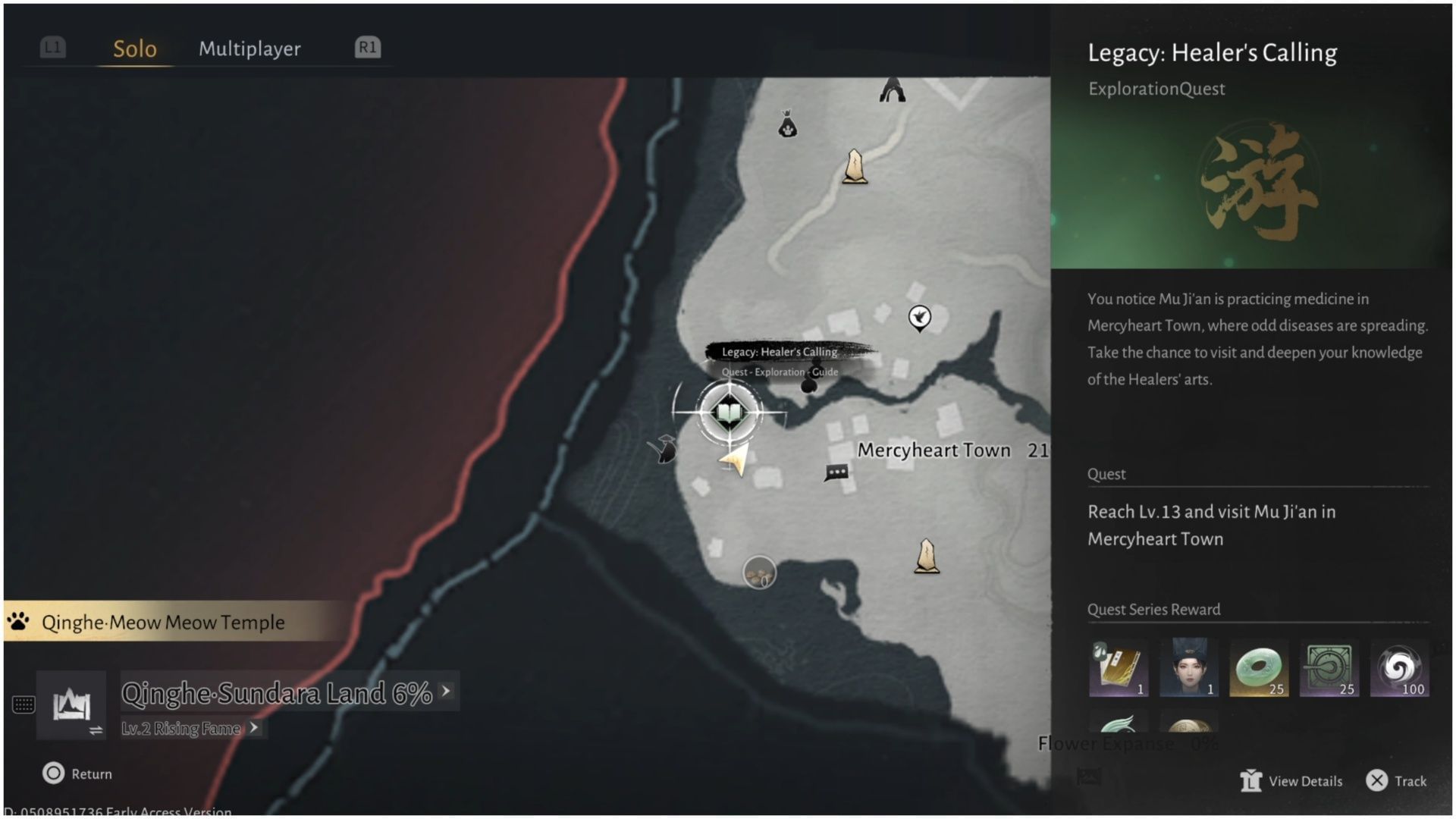Select the Solo tab
1456x819 pixels.
click(134, 48)
